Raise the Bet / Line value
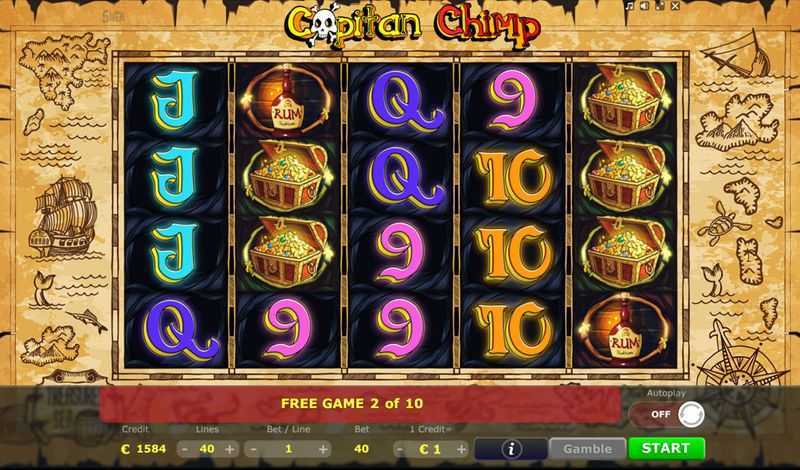The height and width of the screenshot is (470, 800). (325, 449)
